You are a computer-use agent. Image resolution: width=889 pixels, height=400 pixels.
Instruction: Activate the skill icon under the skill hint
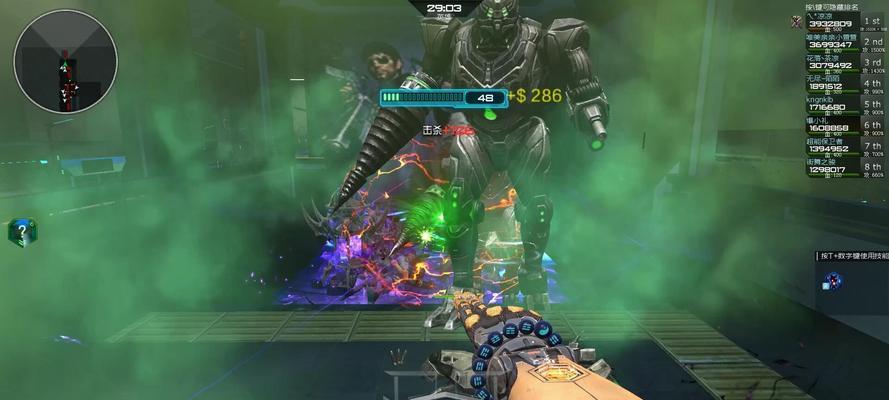pyautogui.click(x=833, y=281)
